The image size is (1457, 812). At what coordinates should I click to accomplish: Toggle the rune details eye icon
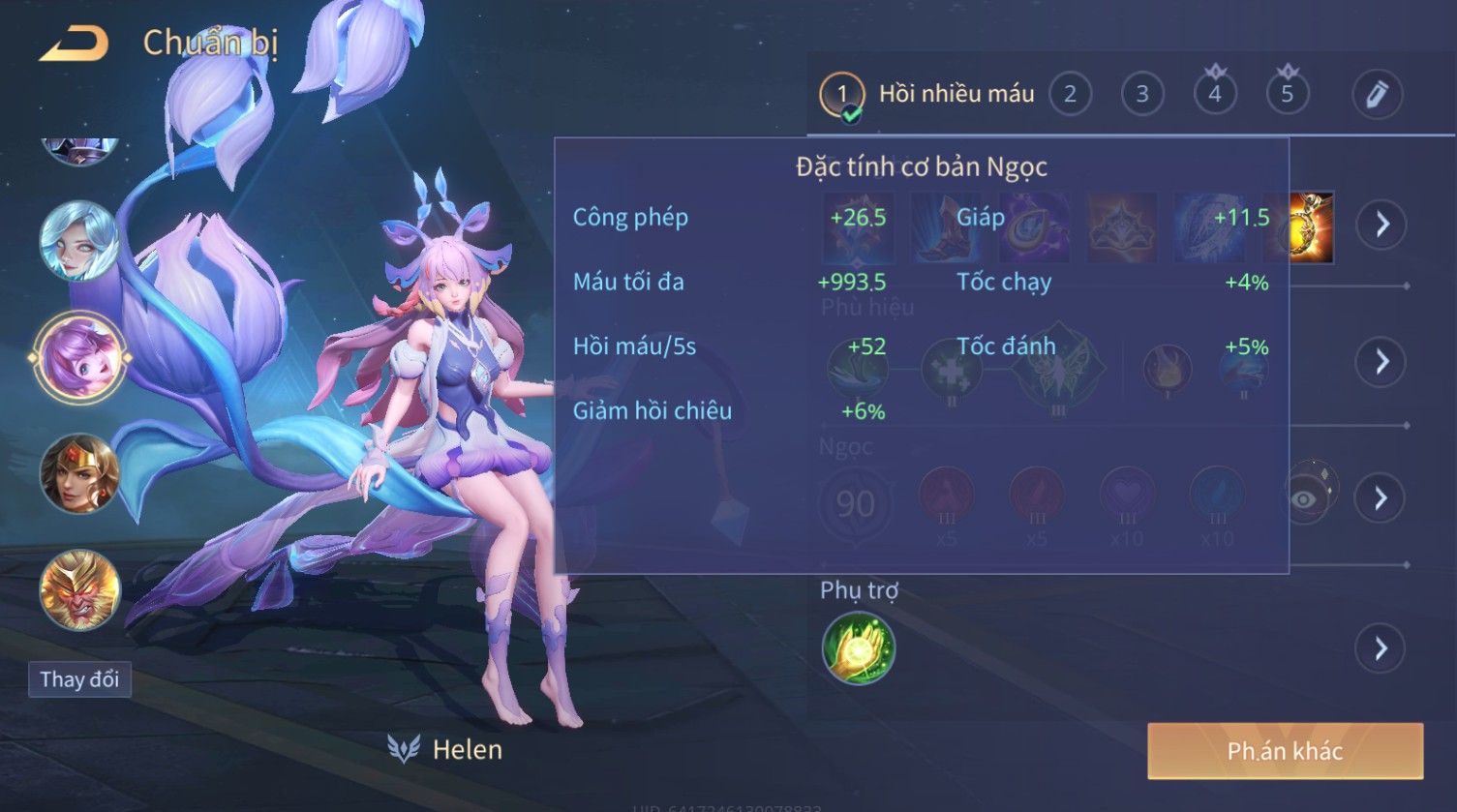pyautogui.click(x=1305, y=498)
